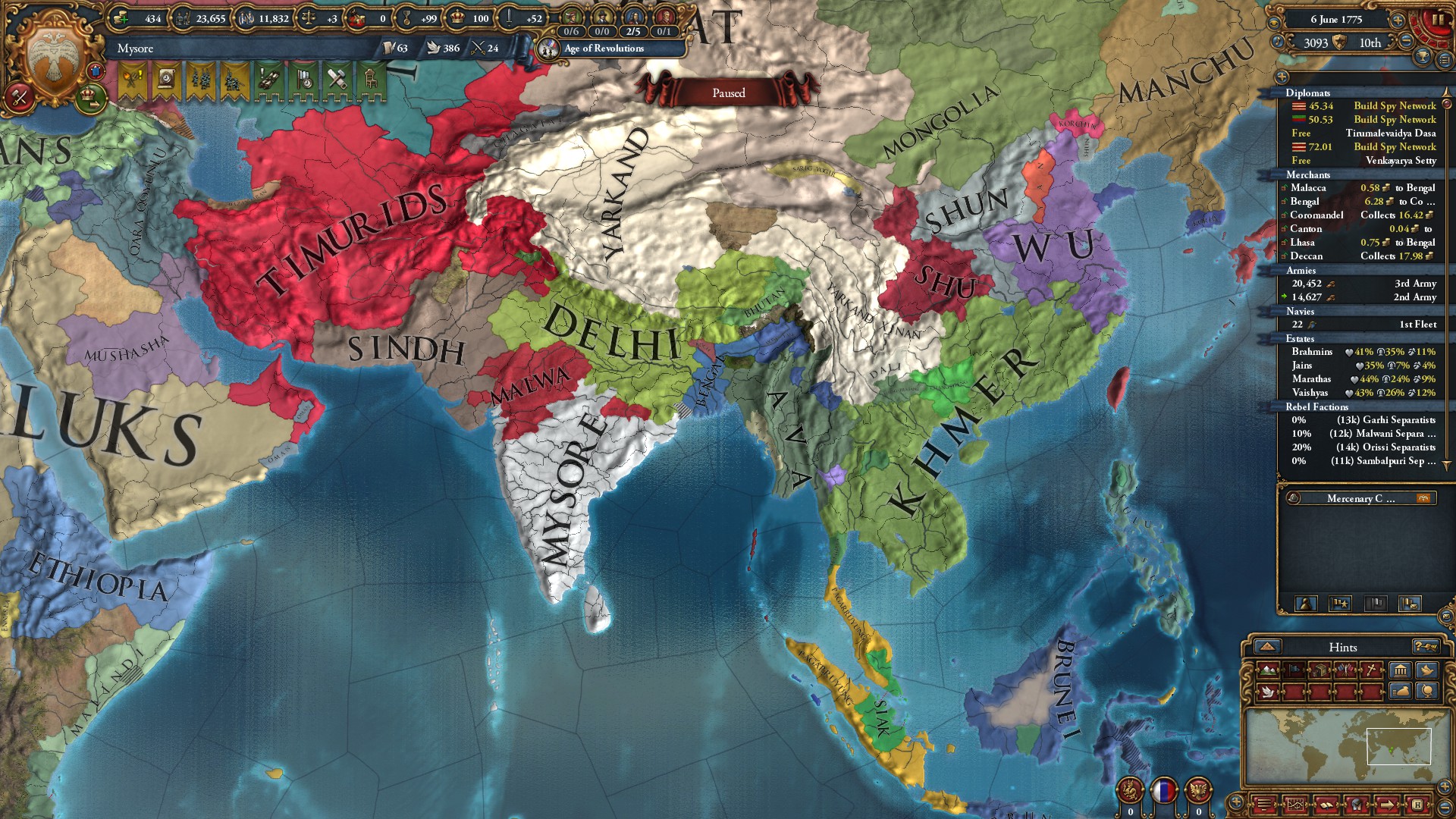Increase game speed with the plus button
1456x819 pixels.
coord(1398,20)
